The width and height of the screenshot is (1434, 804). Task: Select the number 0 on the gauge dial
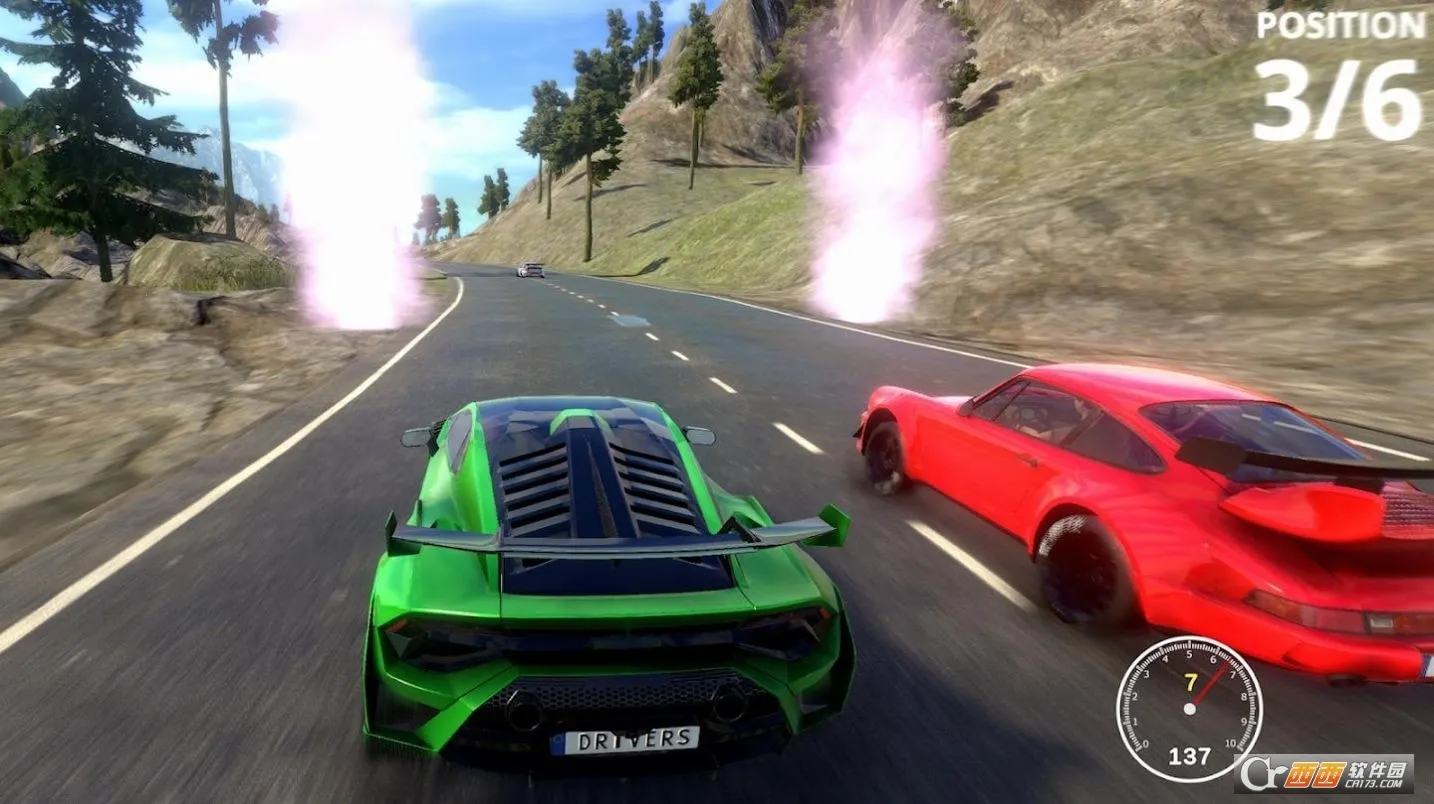[1146, 744]
